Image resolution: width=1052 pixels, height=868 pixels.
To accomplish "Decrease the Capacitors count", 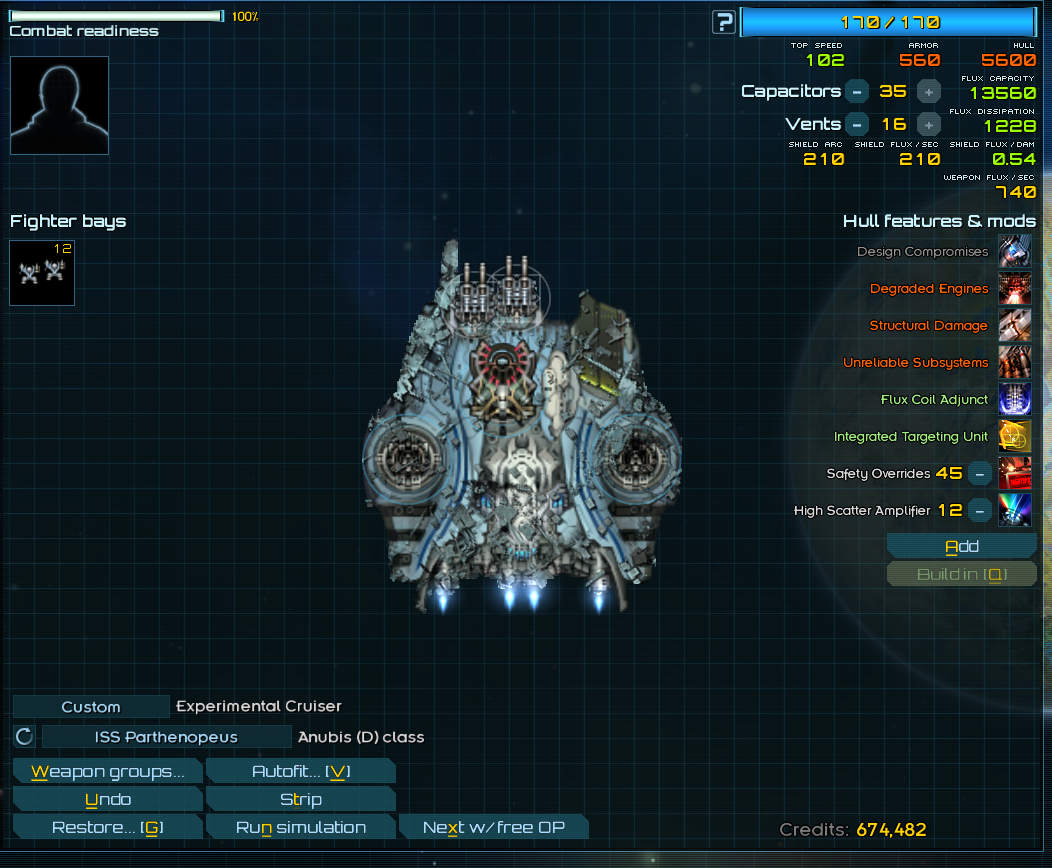I will pyautogui.click(x=857, y=91).
